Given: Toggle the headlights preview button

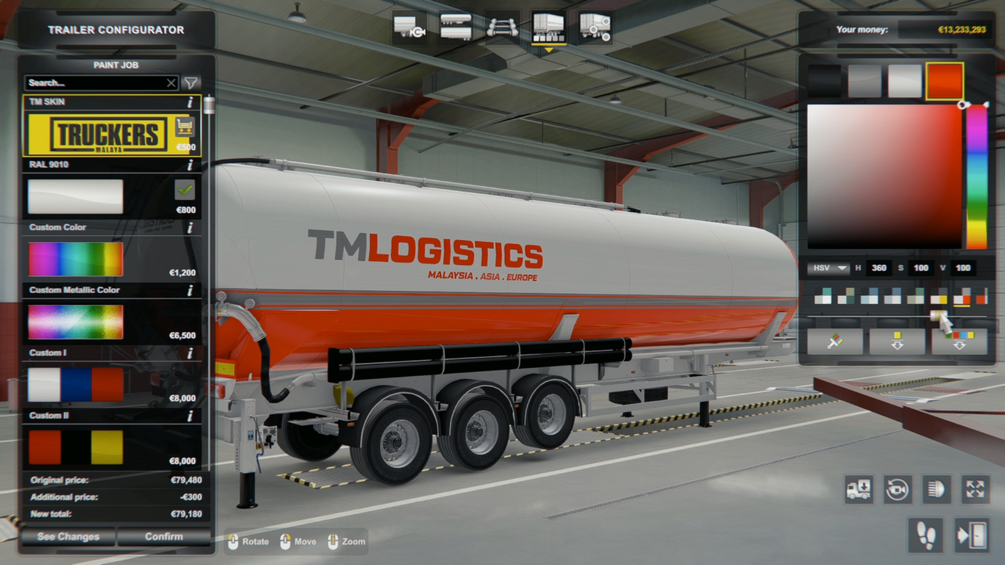Looking at the screenshot, I should click(x=936, y=488).
